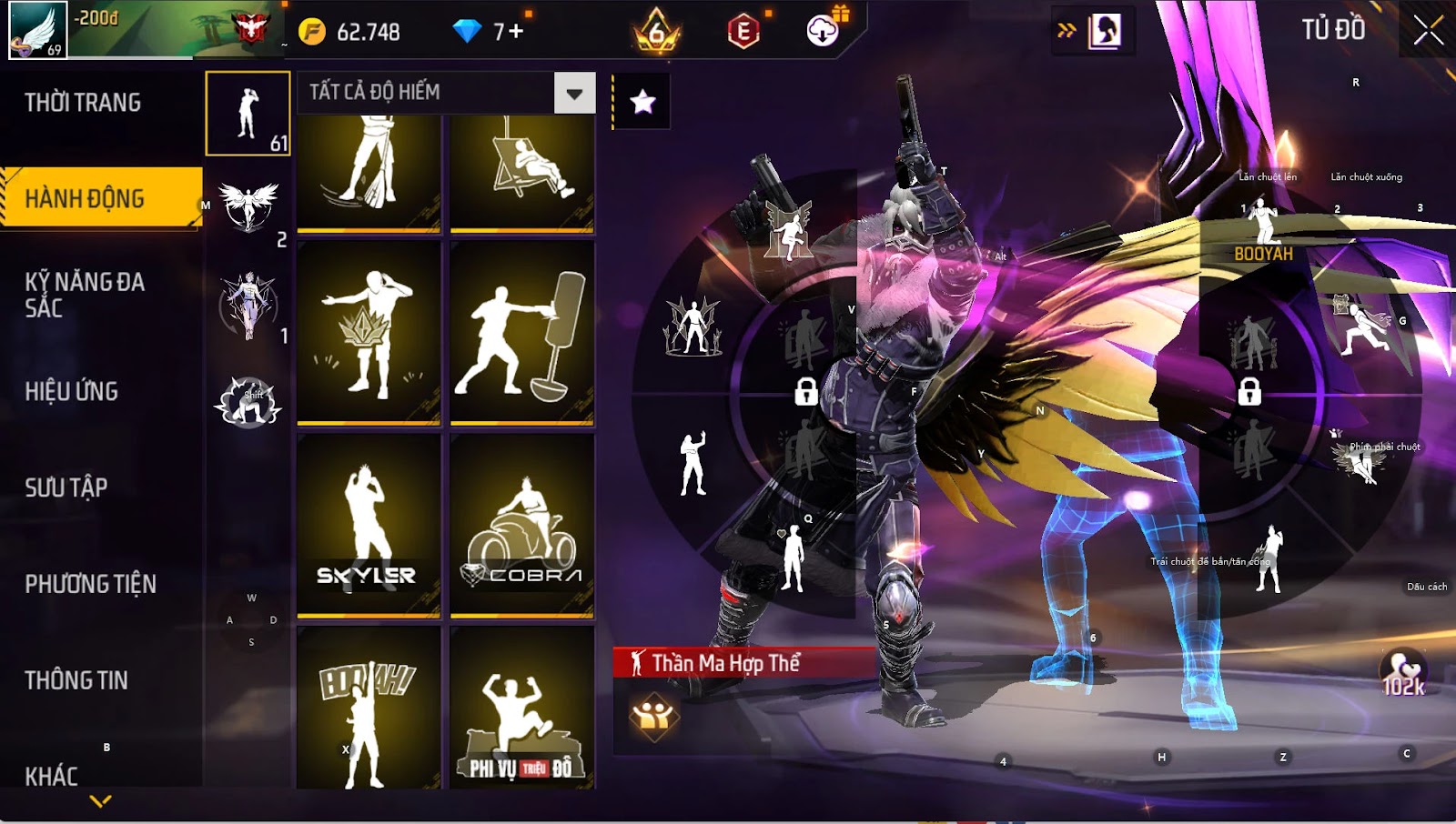Toggle the star favorites filter
This screenshot has height=824, width=1456.
(x=642, y=102)
